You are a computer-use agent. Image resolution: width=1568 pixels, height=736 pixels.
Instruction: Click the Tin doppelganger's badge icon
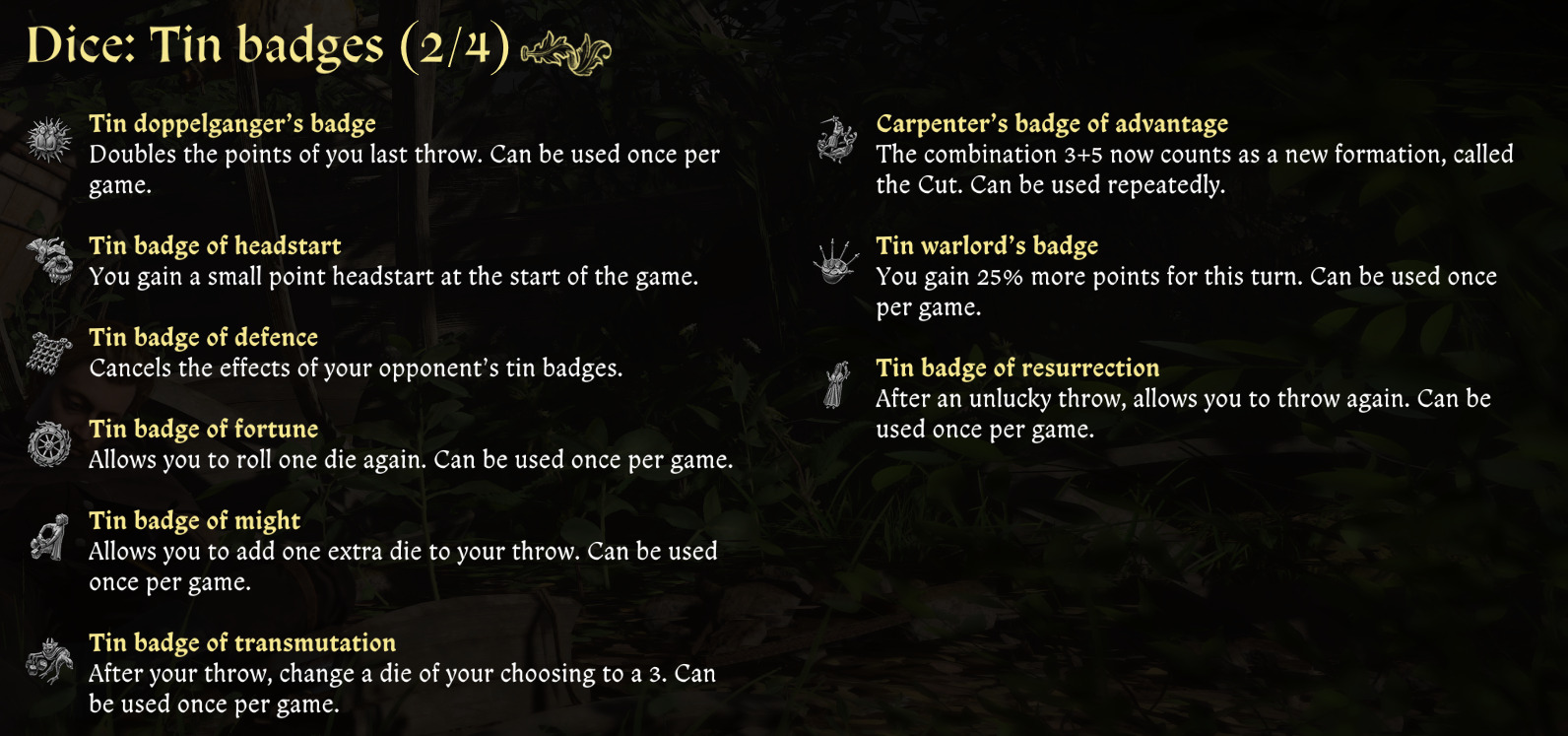(45, 136)
